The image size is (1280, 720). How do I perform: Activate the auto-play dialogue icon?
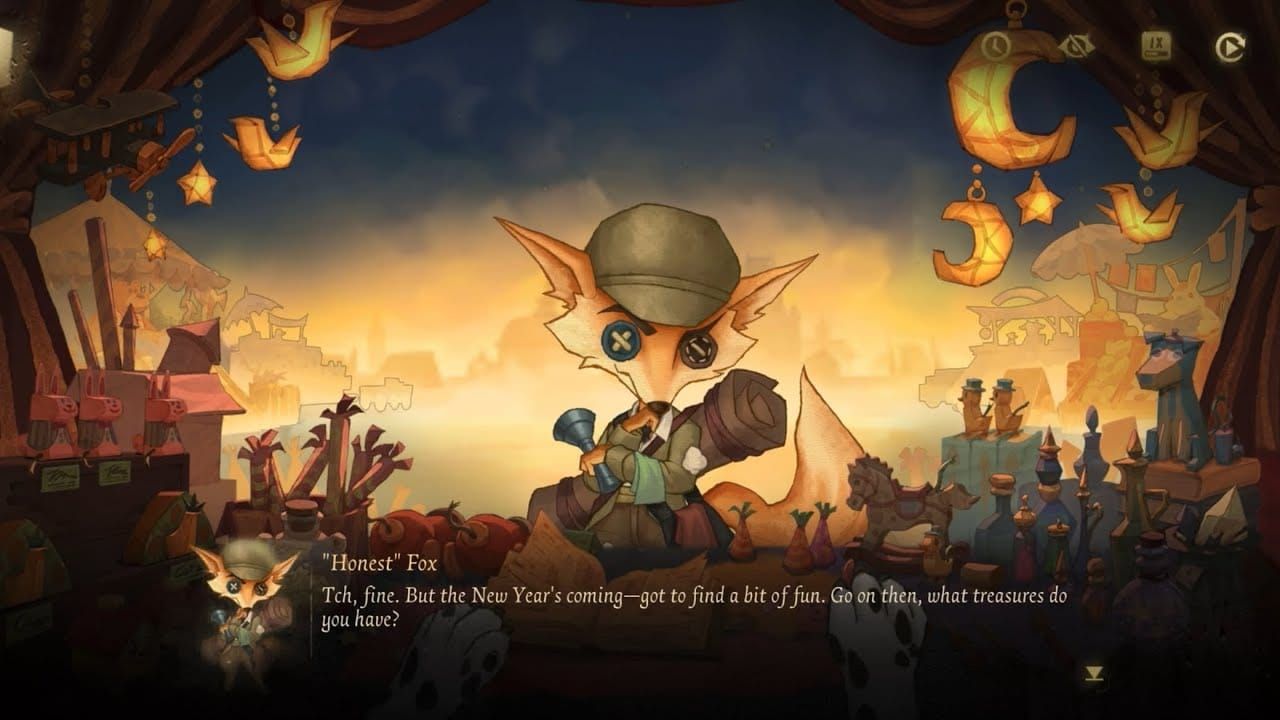(x=1229, y=47)
